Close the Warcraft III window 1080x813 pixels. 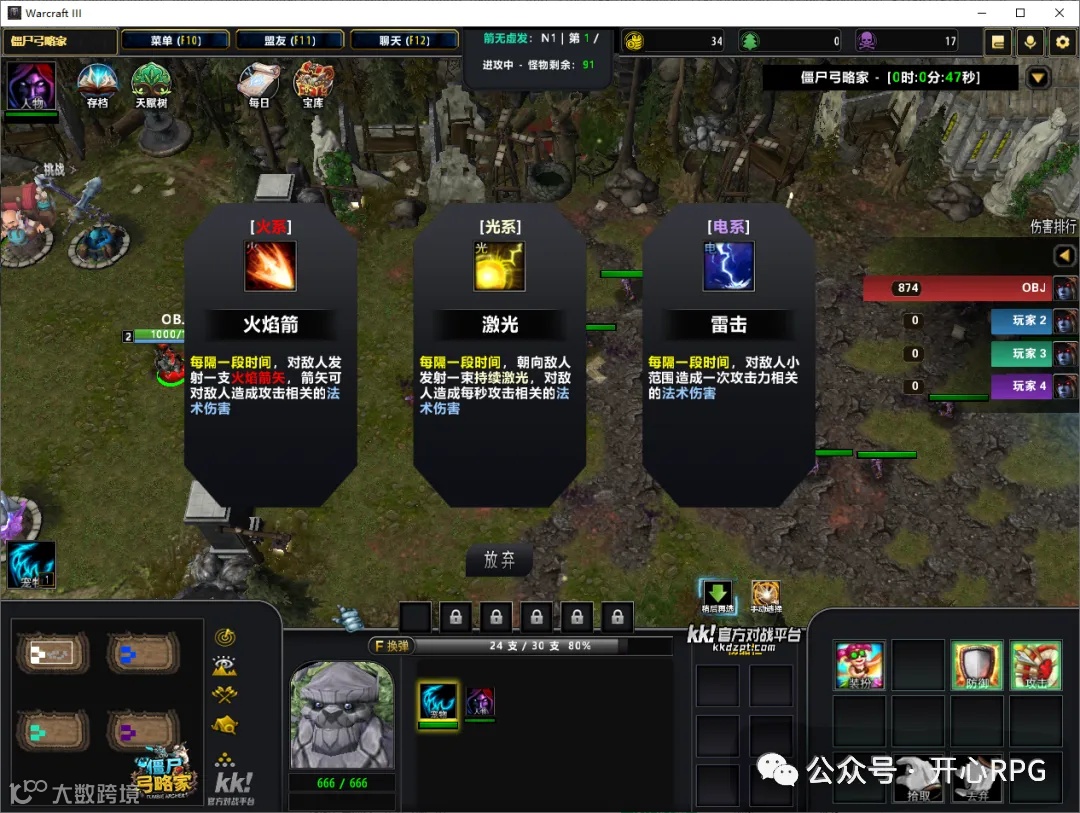1059,12
